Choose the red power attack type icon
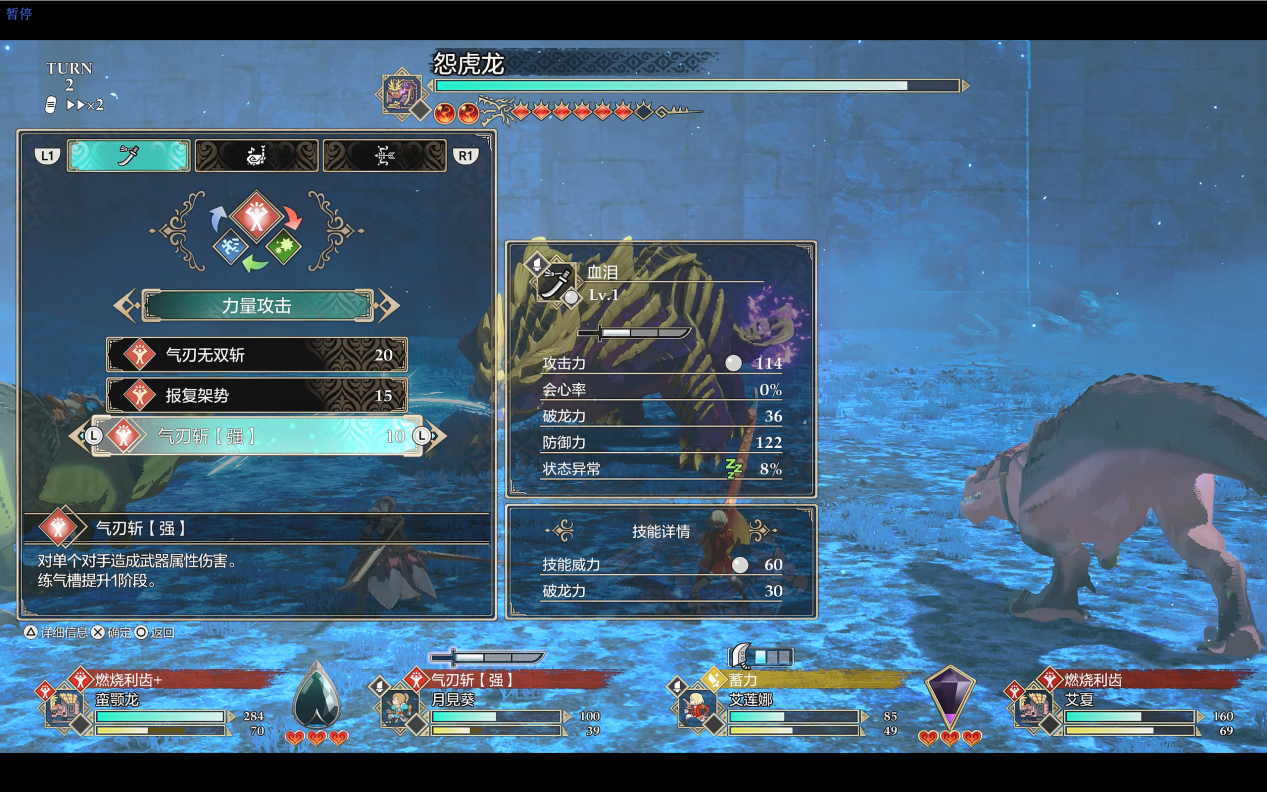The width and height of the screenshot is (1267, 792). [x=256, y=215]
